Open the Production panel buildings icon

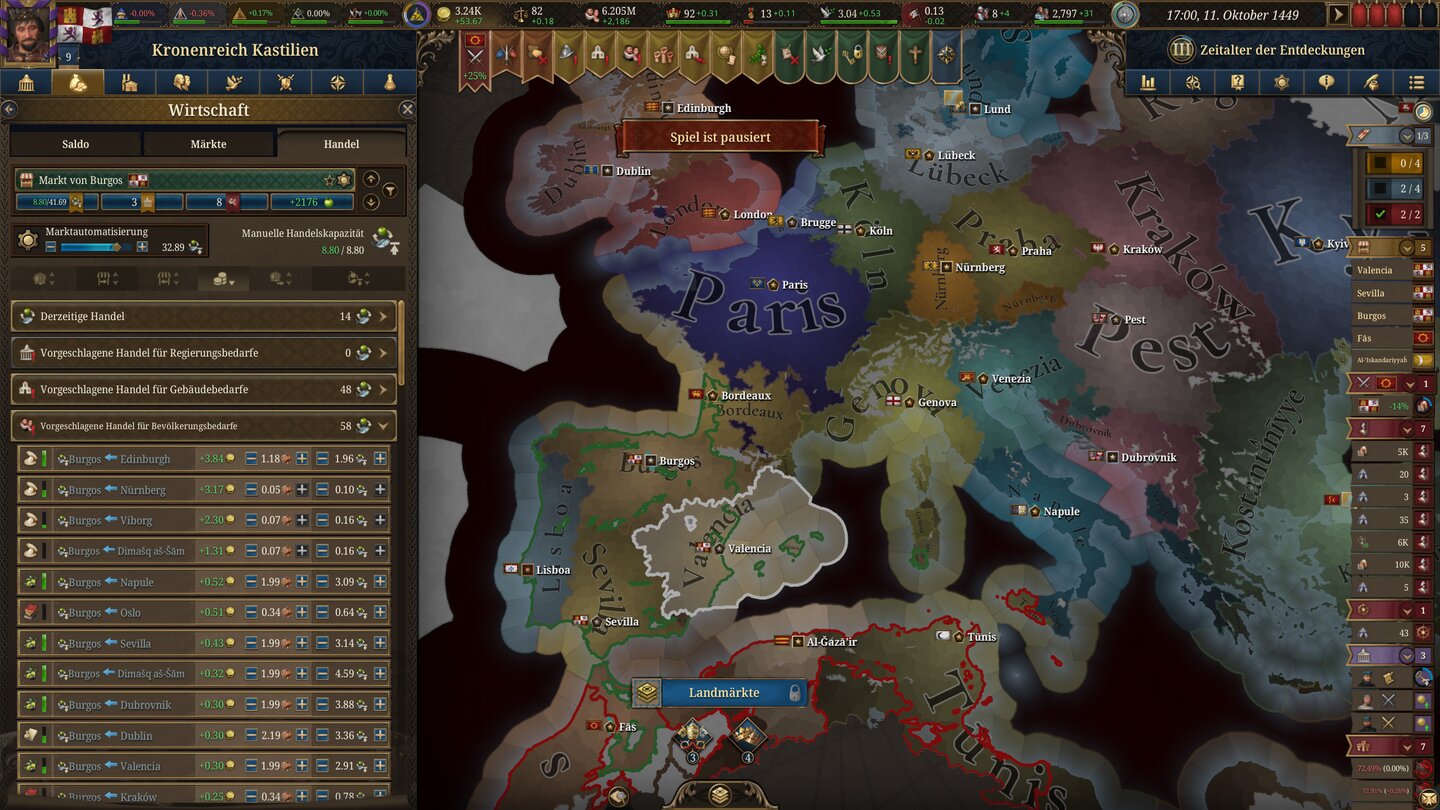[x=131, y=82]
